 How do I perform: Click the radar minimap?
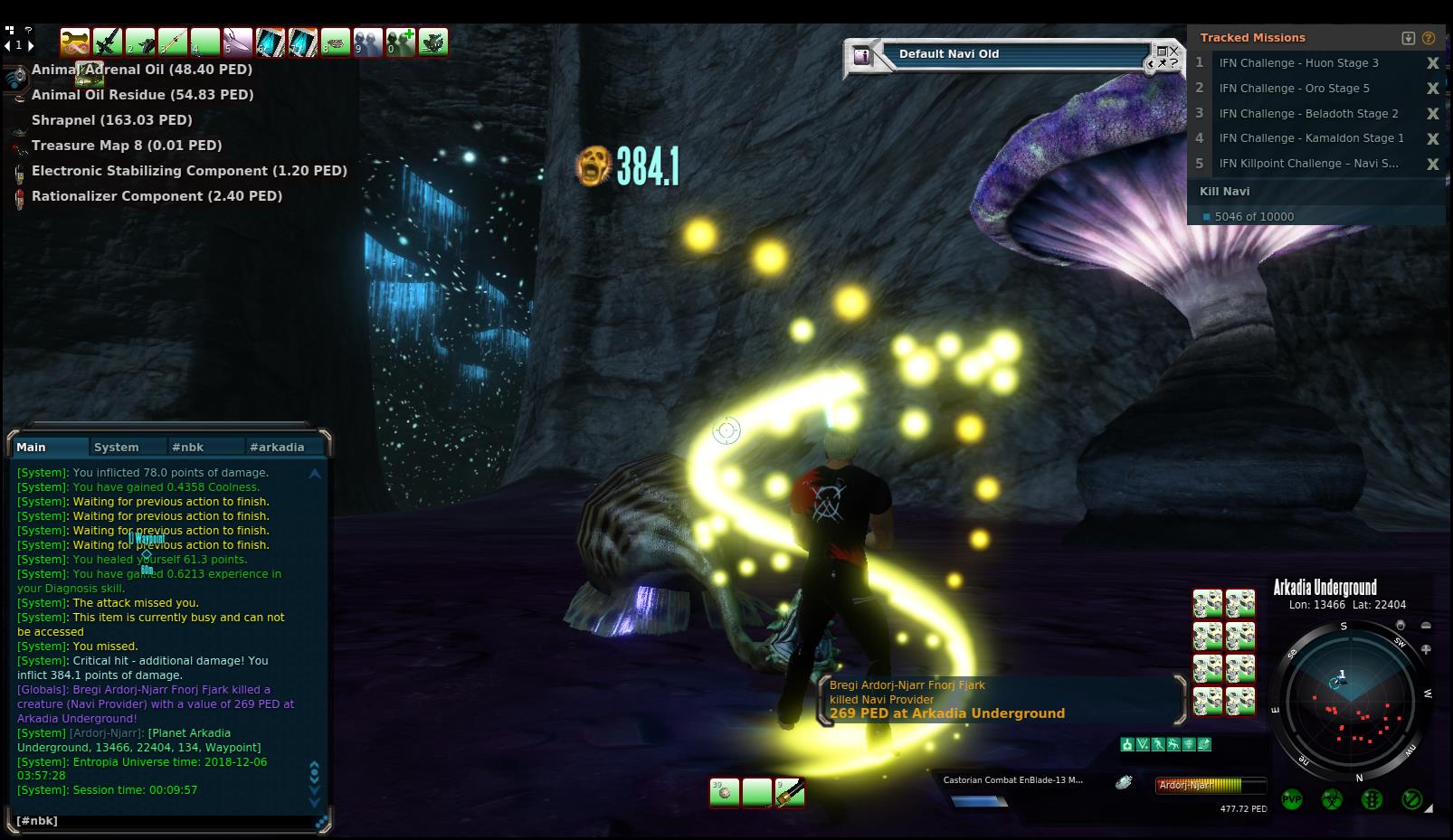point(1348,700)
